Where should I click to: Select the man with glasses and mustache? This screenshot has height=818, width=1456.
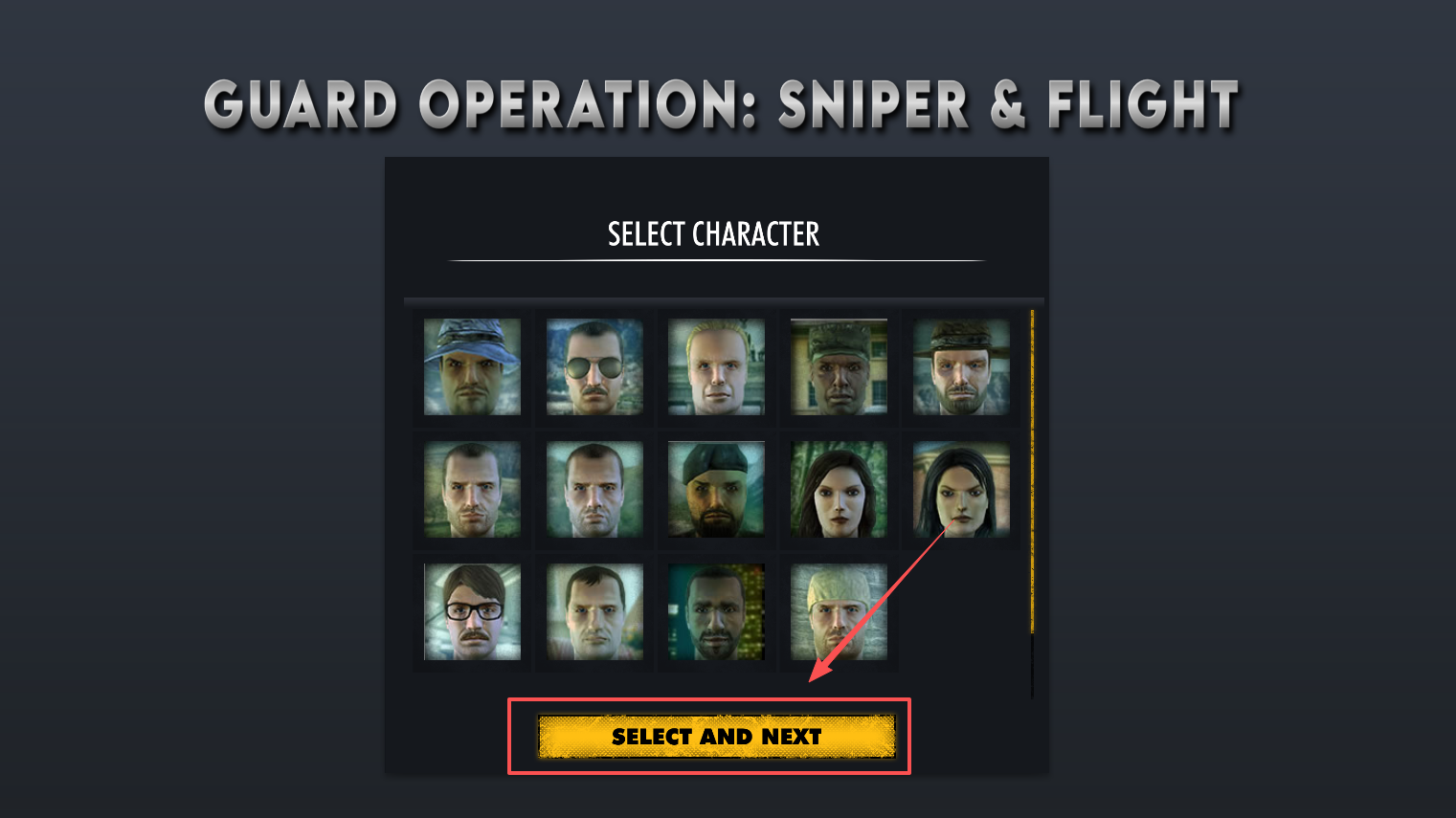click(x=472, y=611)
